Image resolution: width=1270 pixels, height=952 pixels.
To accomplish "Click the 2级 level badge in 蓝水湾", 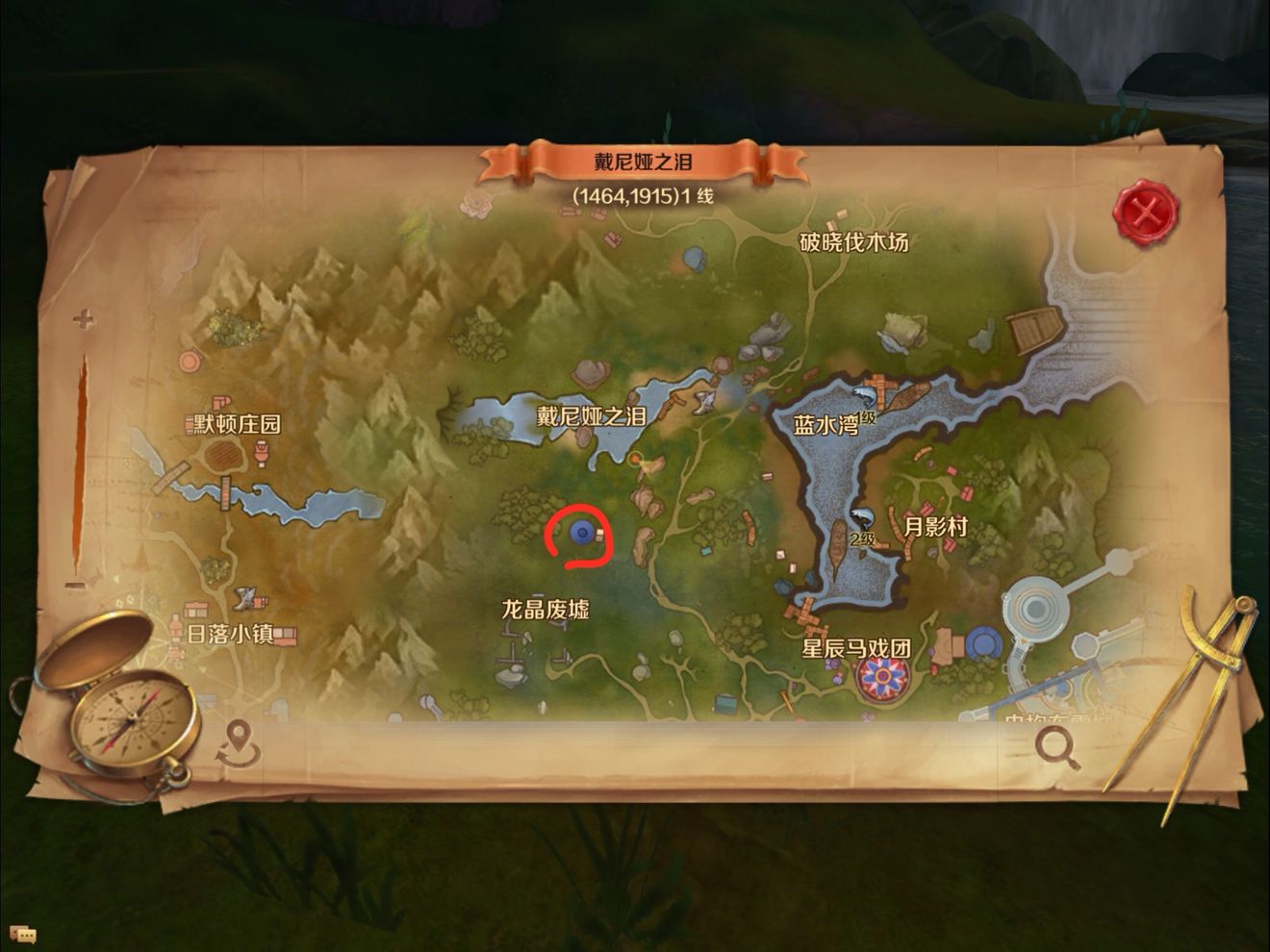I will (863, 539).
